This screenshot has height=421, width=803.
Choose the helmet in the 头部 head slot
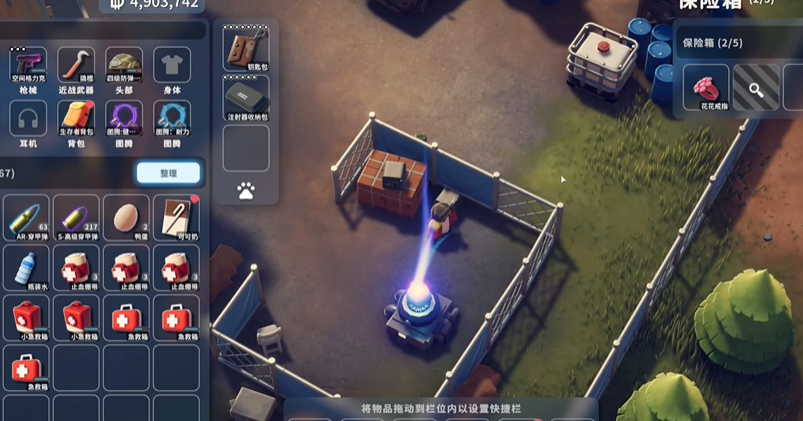pyautogui.click(x=125, y=66)
